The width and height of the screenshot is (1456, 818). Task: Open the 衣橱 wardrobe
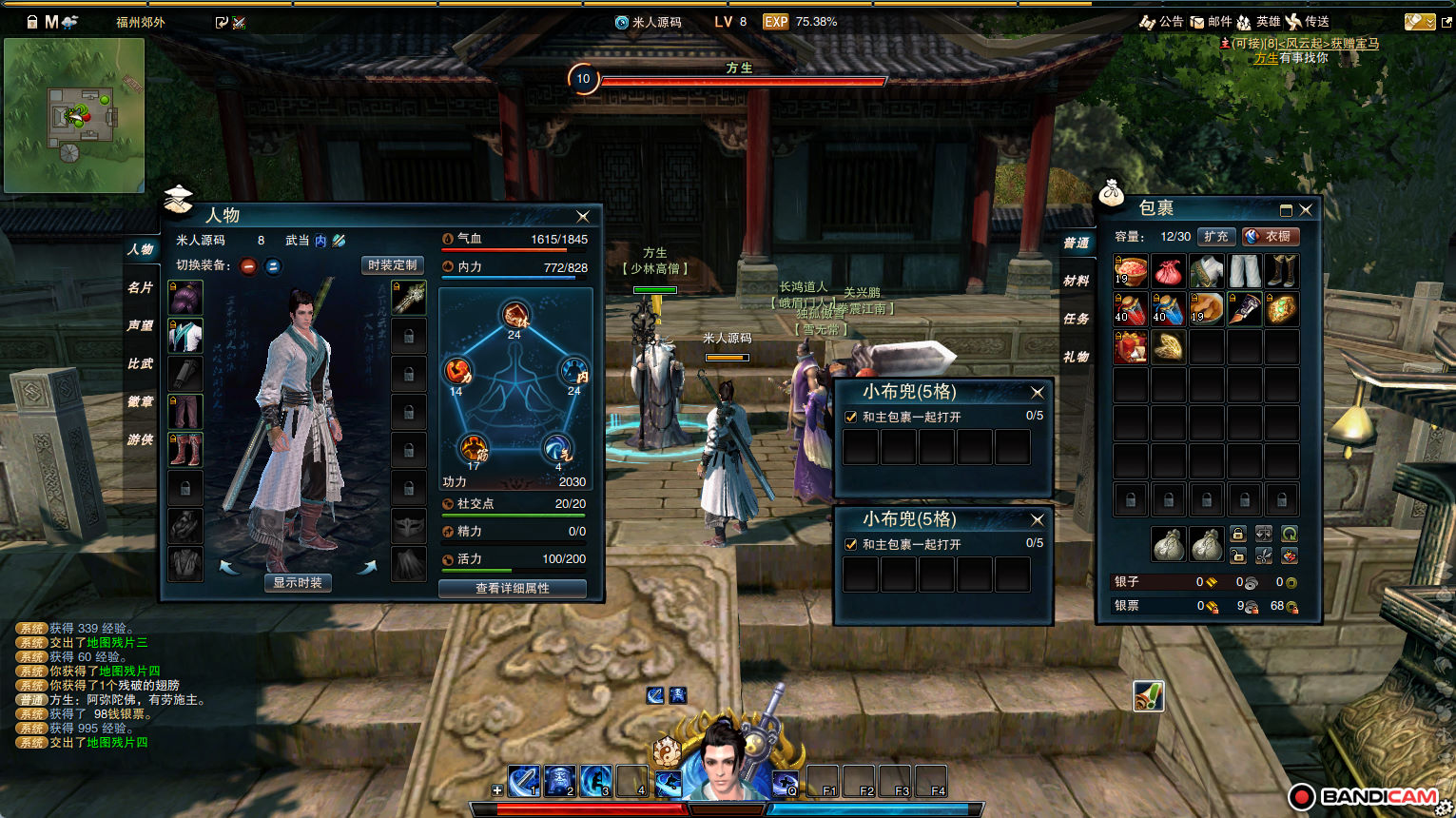coord(1271,236)
